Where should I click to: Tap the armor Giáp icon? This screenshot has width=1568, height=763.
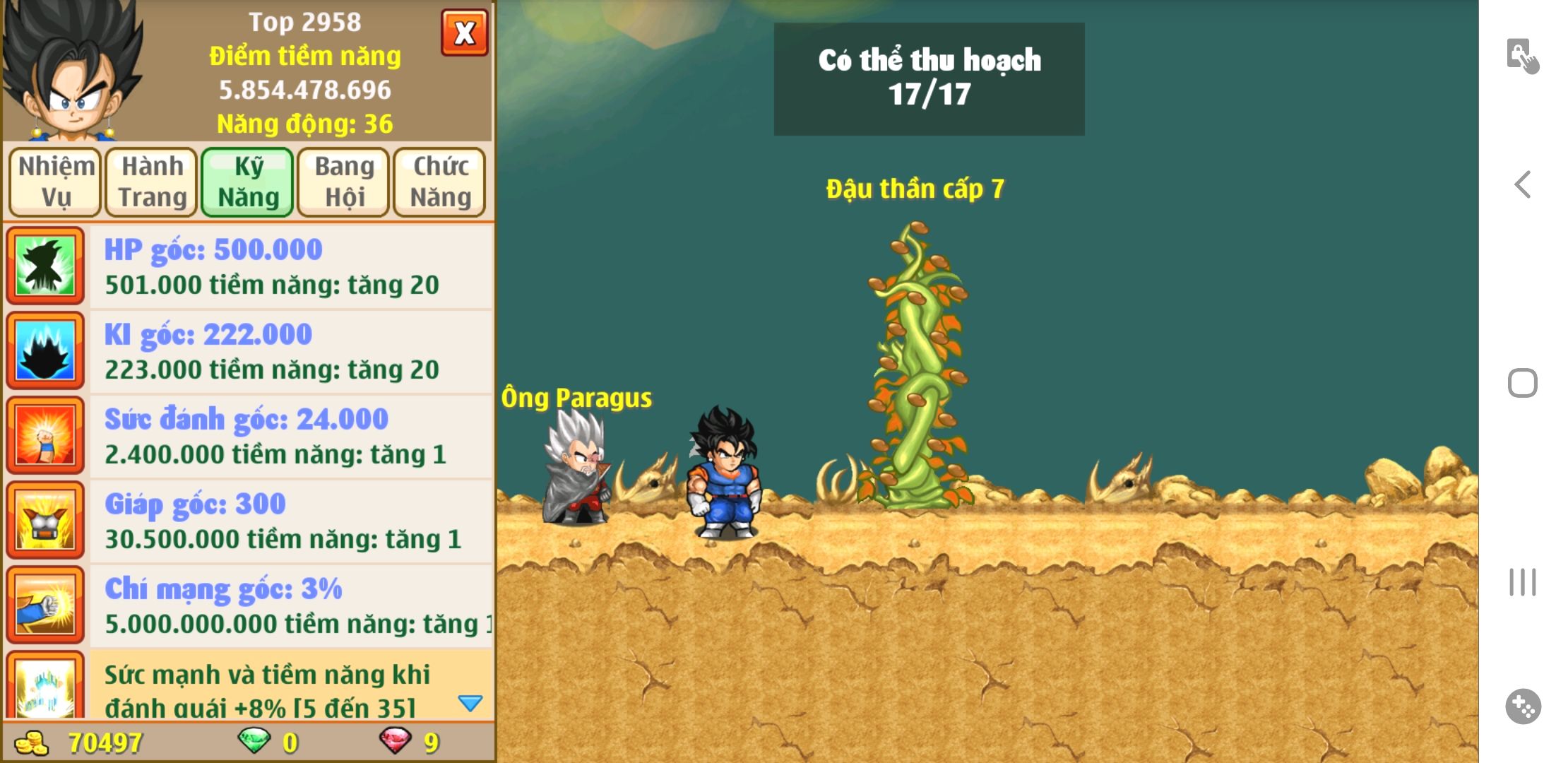(x=45, y=521)
